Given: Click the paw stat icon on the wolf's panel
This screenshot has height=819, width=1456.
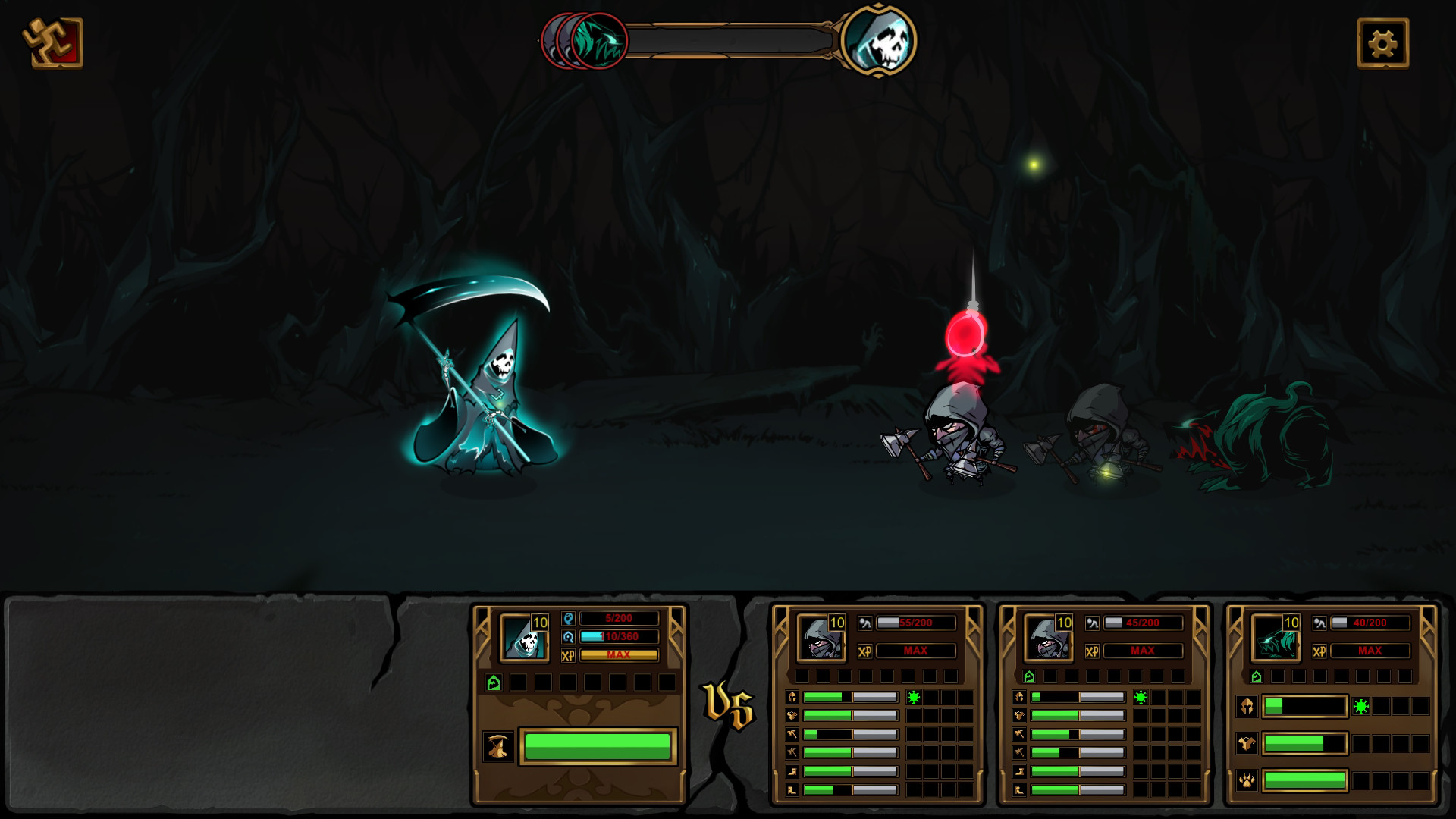Looking at the screenshot, I should pyautogui.click(x=1247, y=781).
